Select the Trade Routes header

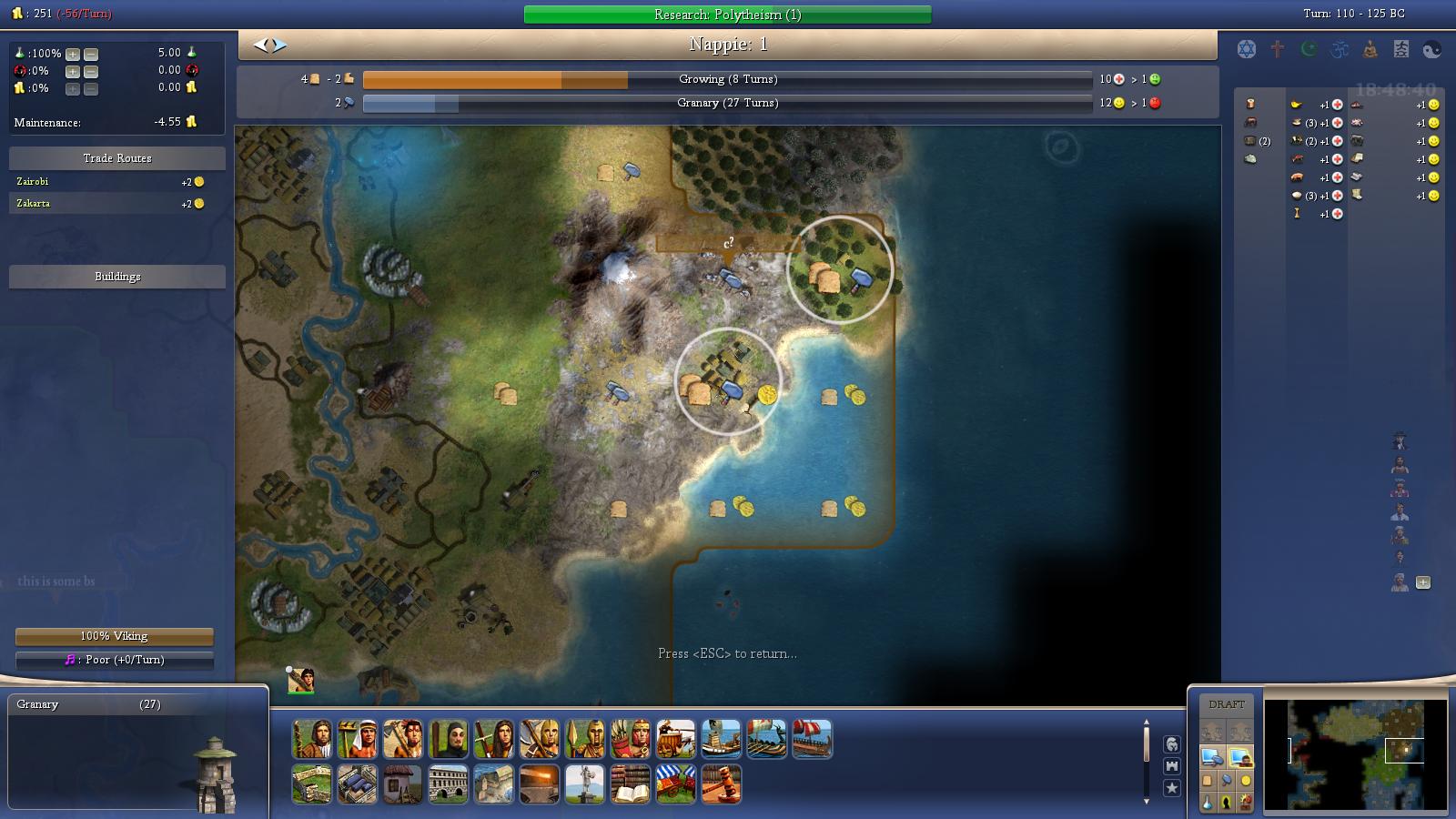point(116,157)
